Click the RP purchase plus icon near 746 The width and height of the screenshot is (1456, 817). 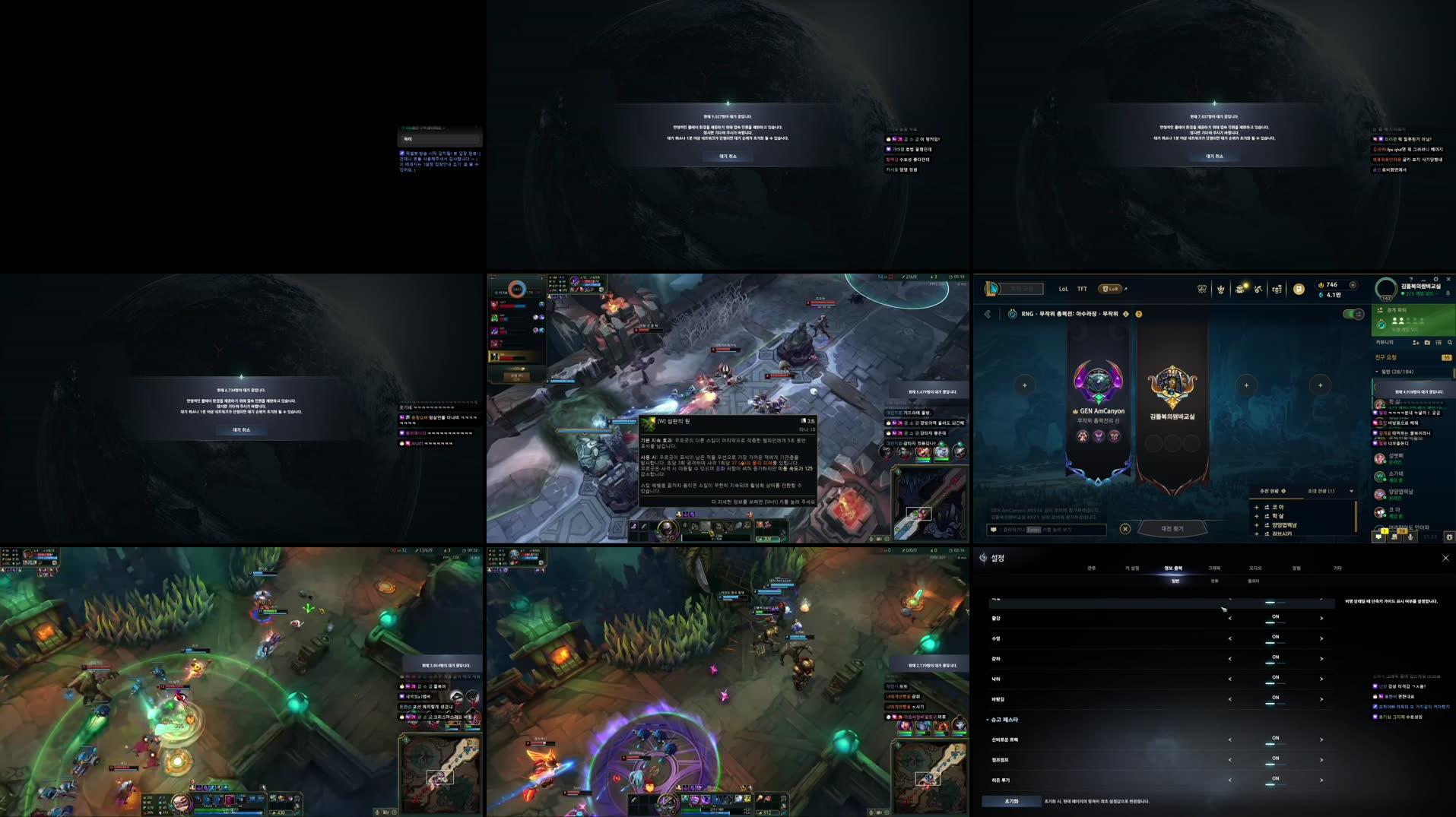1353,285
